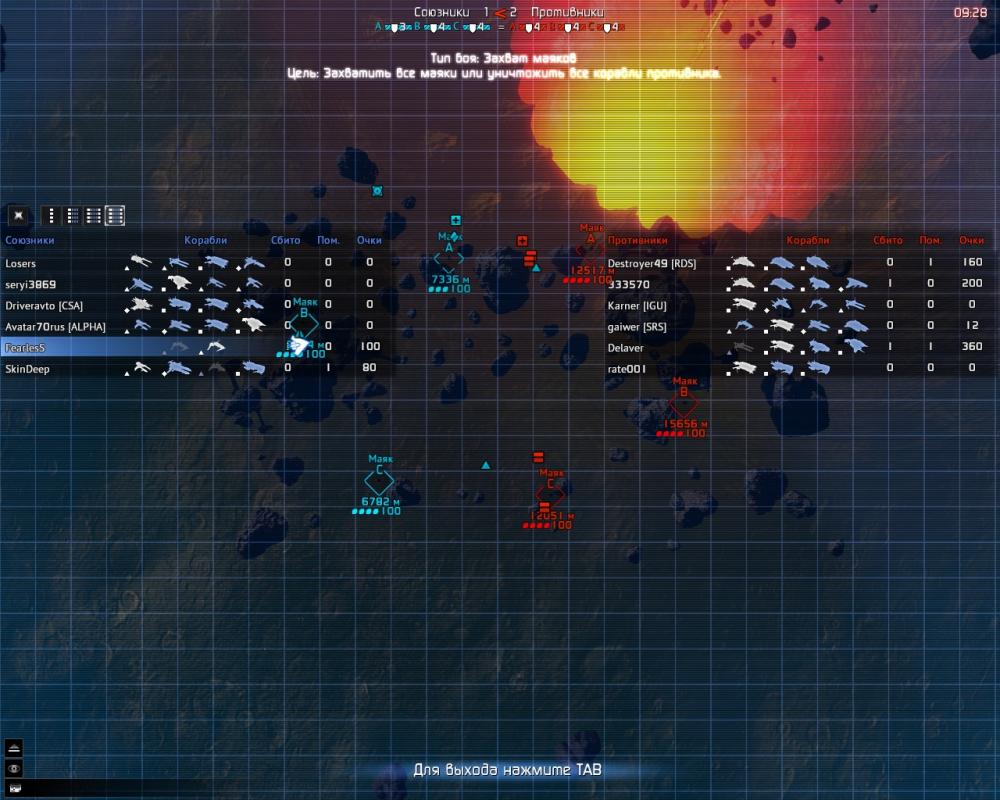This screenshot has height=800, width=1000.
Task: Click the allied cyan beacon C marker
Action: click(379, 481)
